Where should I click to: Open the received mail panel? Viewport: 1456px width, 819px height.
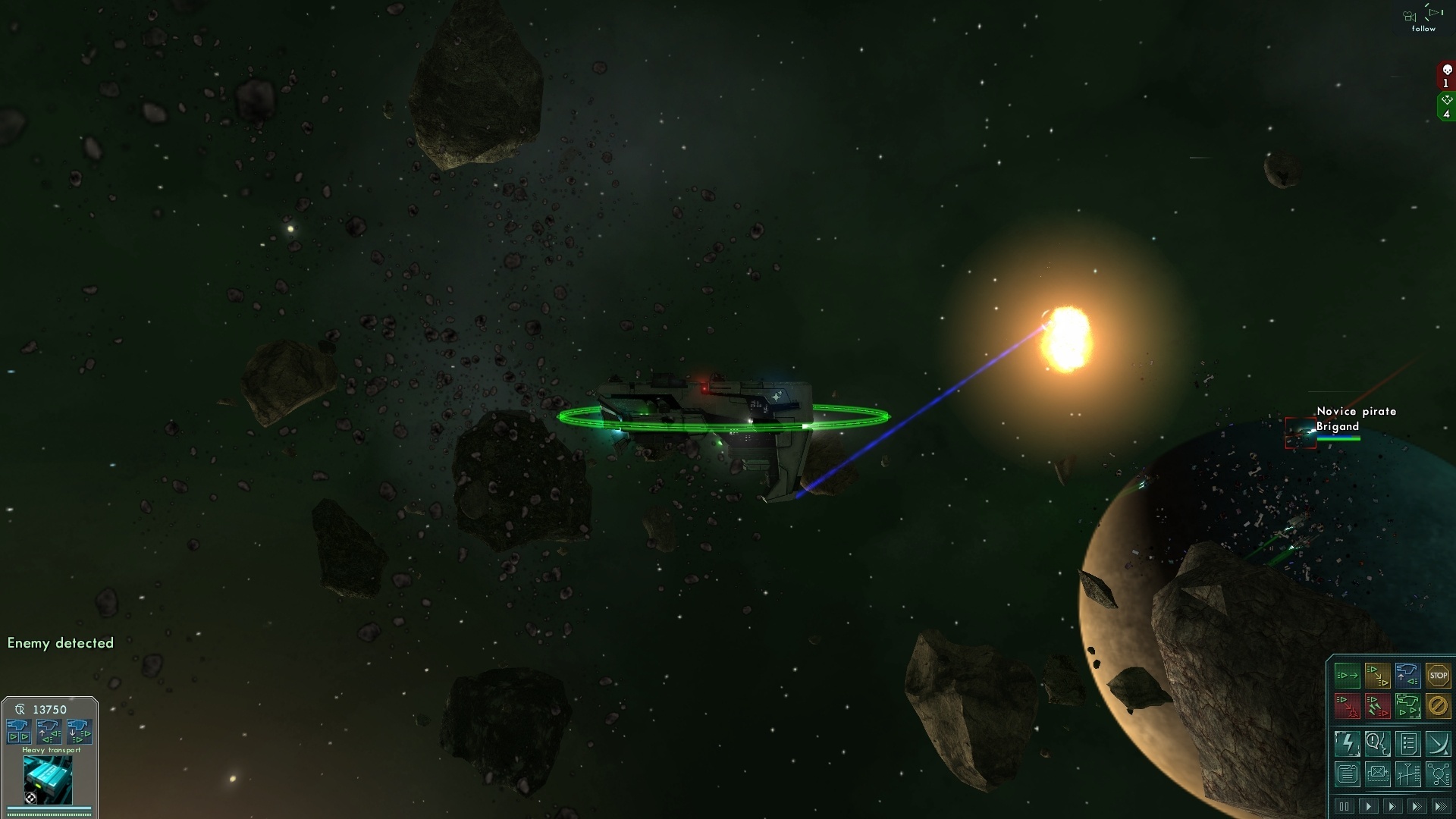point(1378,774)
